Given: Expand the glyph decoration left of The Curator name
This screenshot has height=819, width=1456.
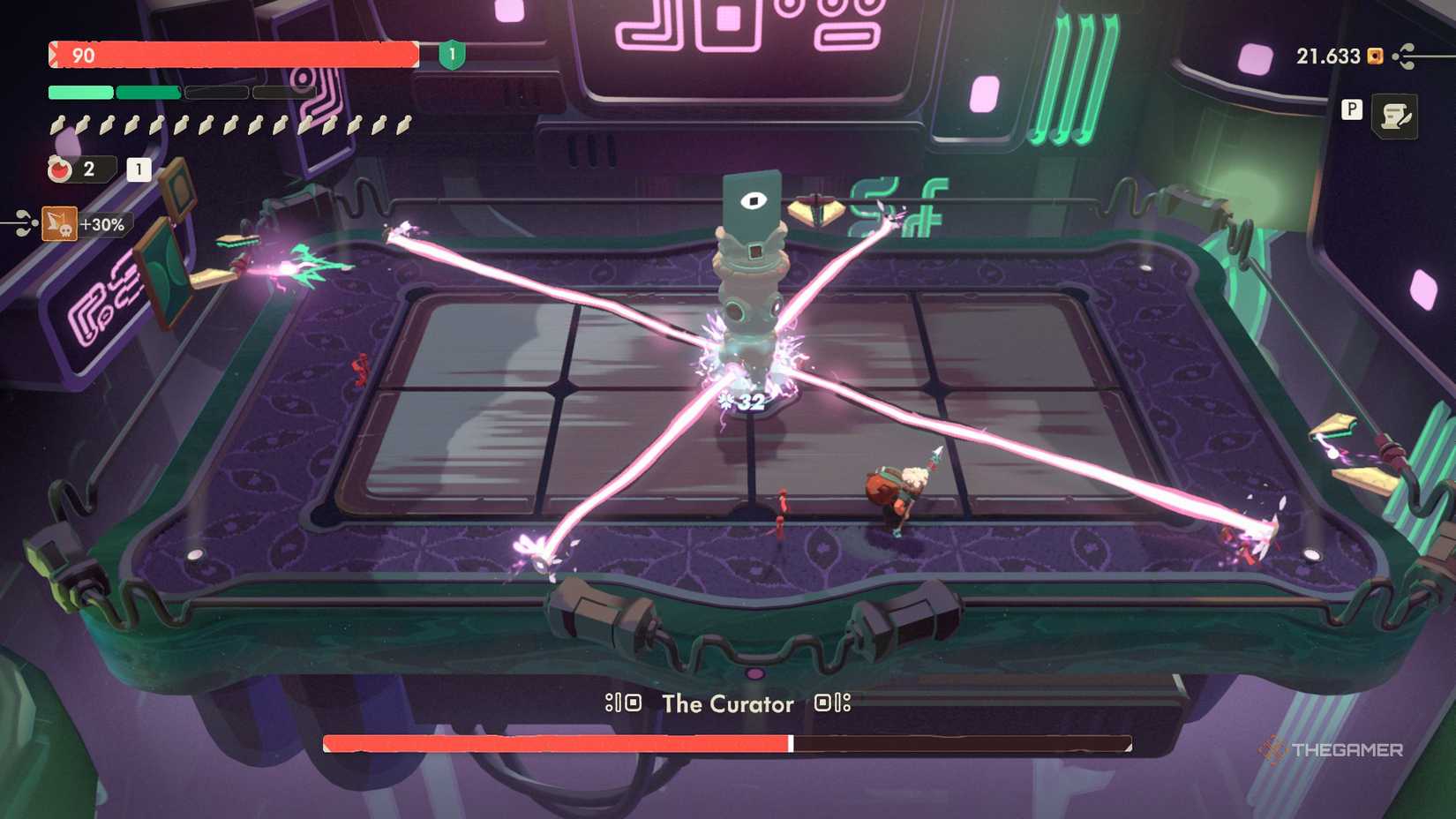Looking at the screenshot, I should [x=623, y=703].
